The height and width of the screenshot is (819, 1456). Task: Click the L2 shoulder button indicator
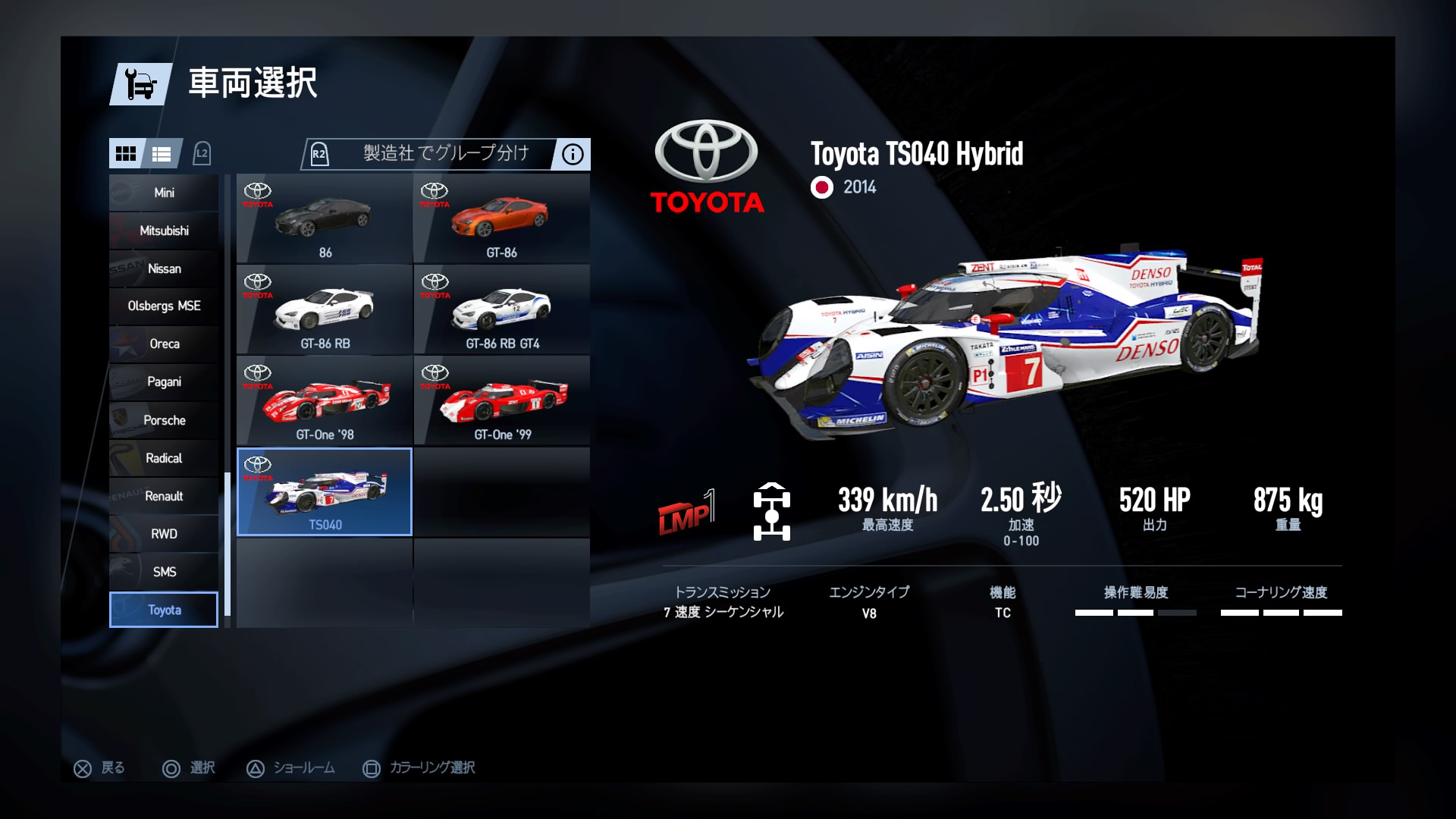point(202,153)
